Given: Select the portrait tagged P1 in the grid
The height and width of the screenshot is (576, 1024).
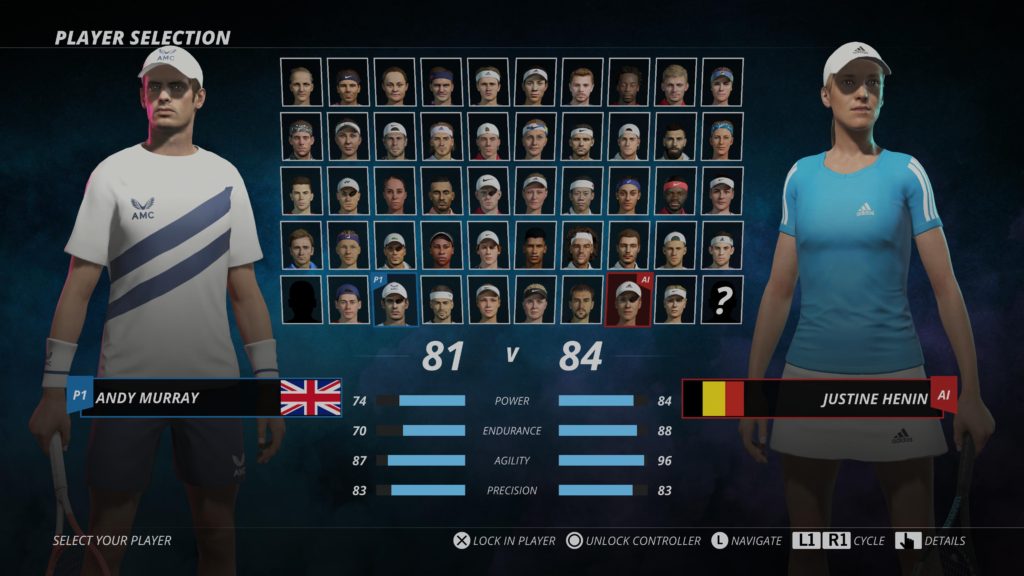Looking at the screenshot, I should coord(395,299).
